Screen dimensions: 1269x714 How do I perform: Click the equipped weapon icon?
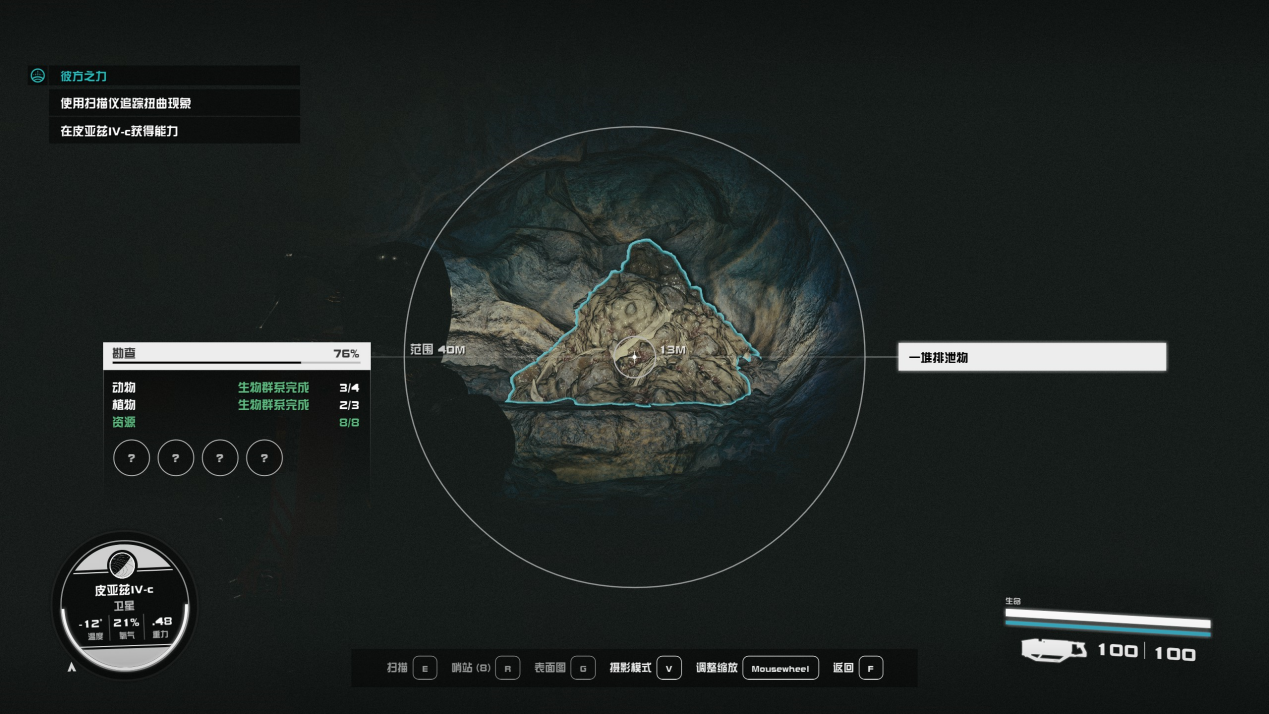[x=1053, y=651]
